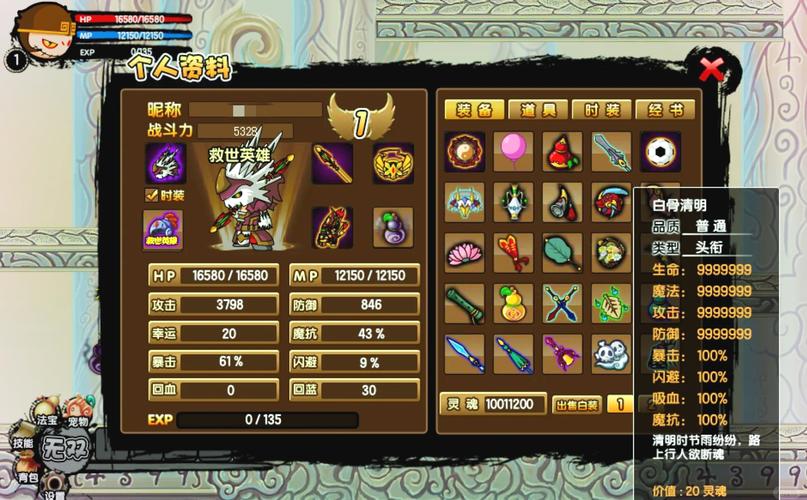Viewport: 807px width, 500px height.
Task: Select the equipped purple gourd slot
Action: coord(393,226)
